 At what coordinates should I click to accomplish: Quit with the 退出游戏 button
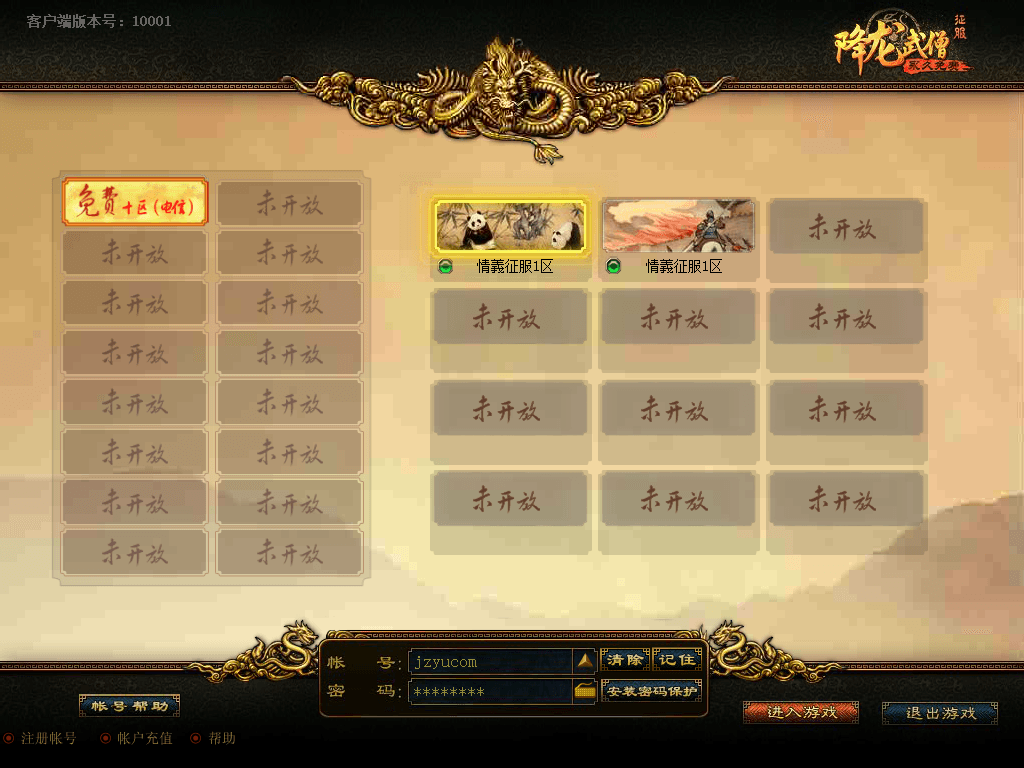[940, 713]
